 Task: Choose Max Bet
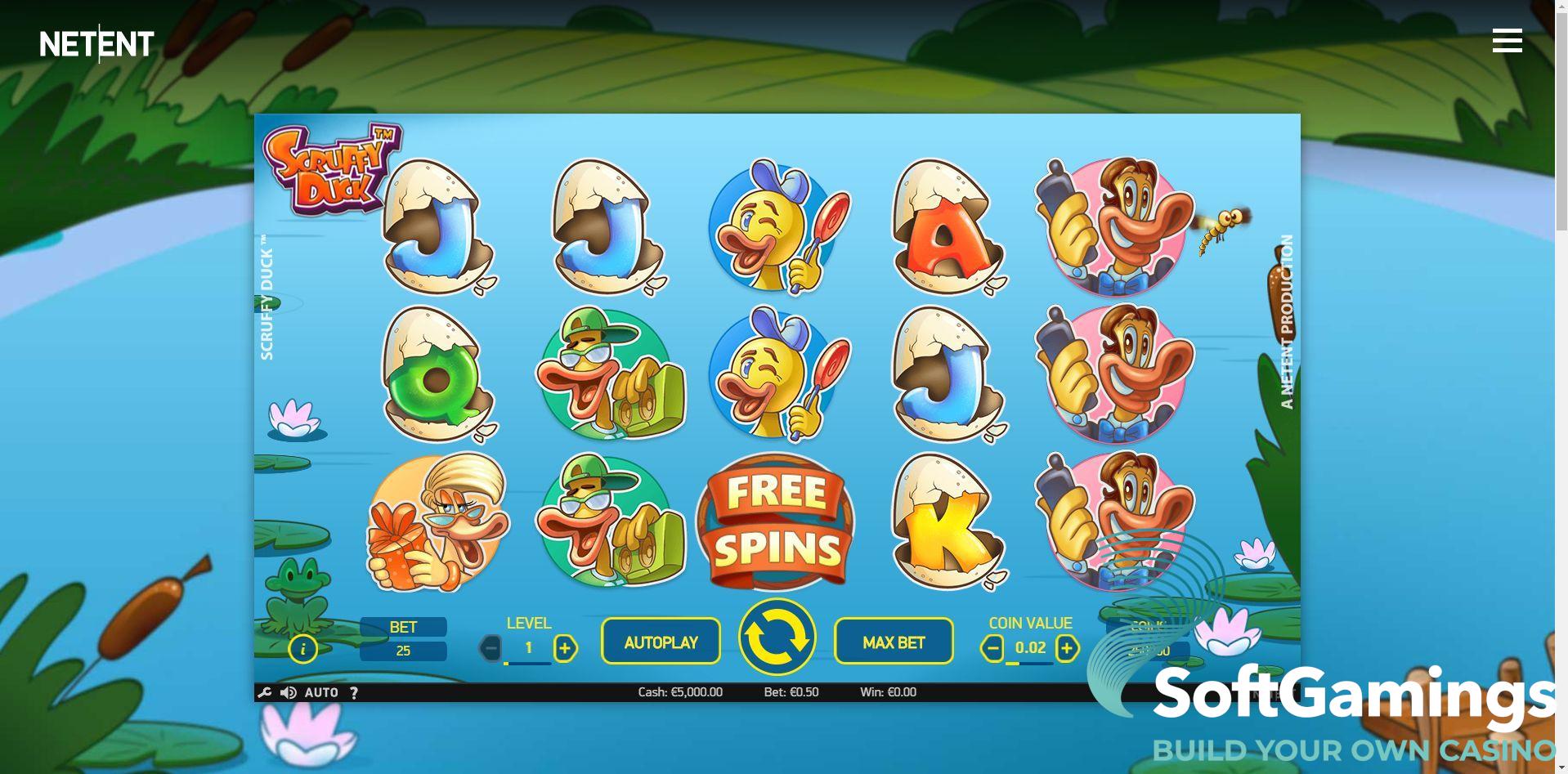click(x=894, y=642)
